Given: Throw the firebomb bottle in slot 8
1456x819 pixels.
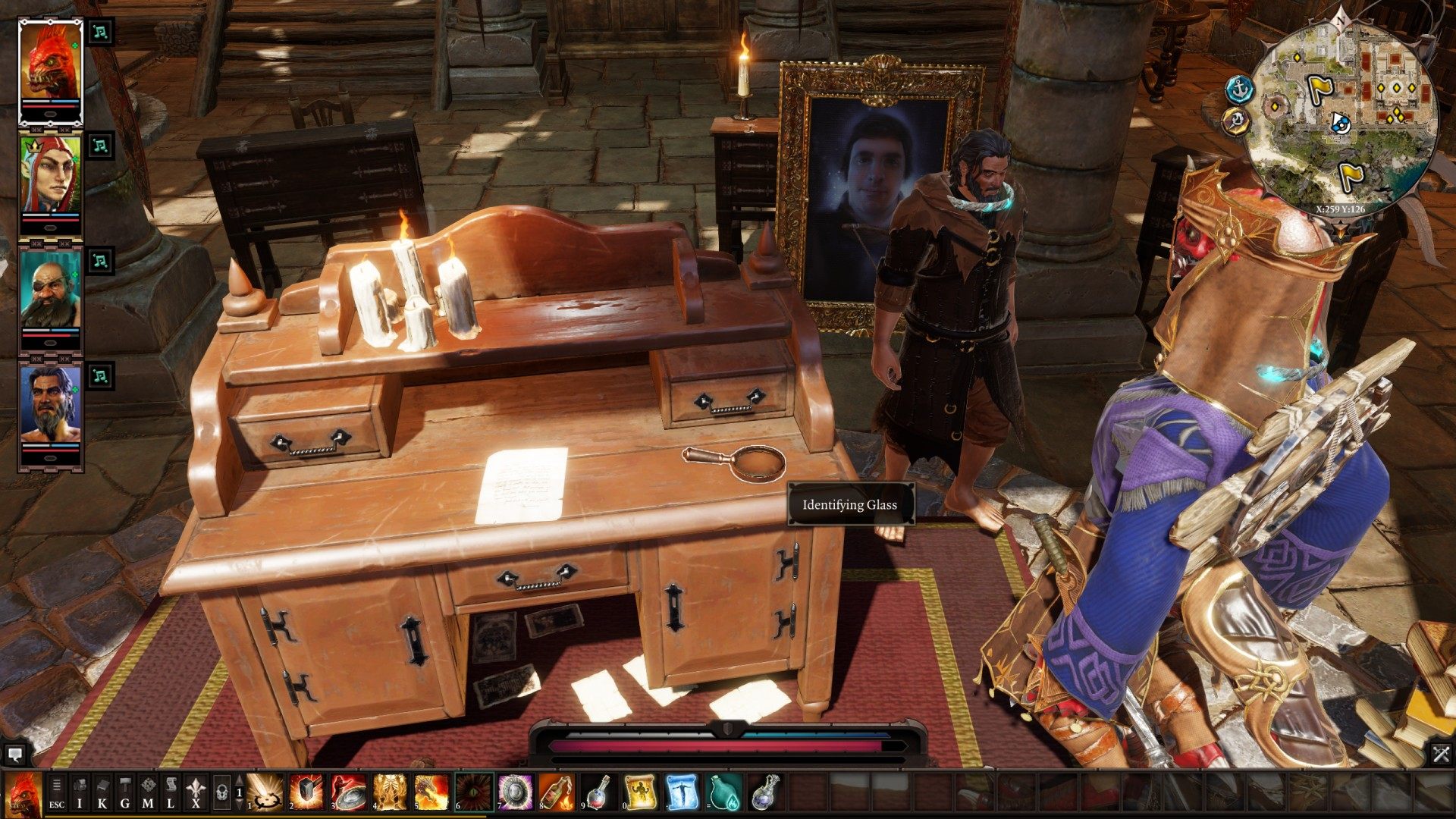Looking at the screenshot, I should [556, 792].
